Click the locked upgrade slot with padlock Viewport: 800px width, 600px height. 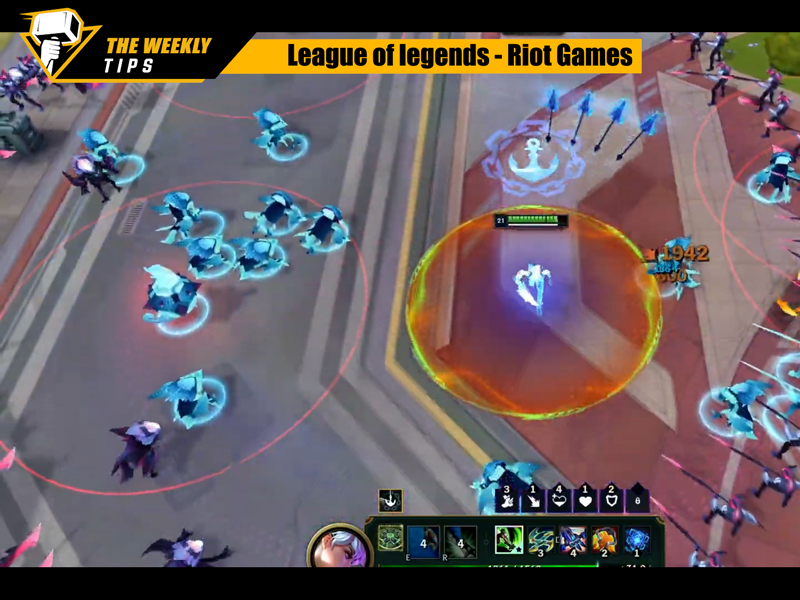638,499
